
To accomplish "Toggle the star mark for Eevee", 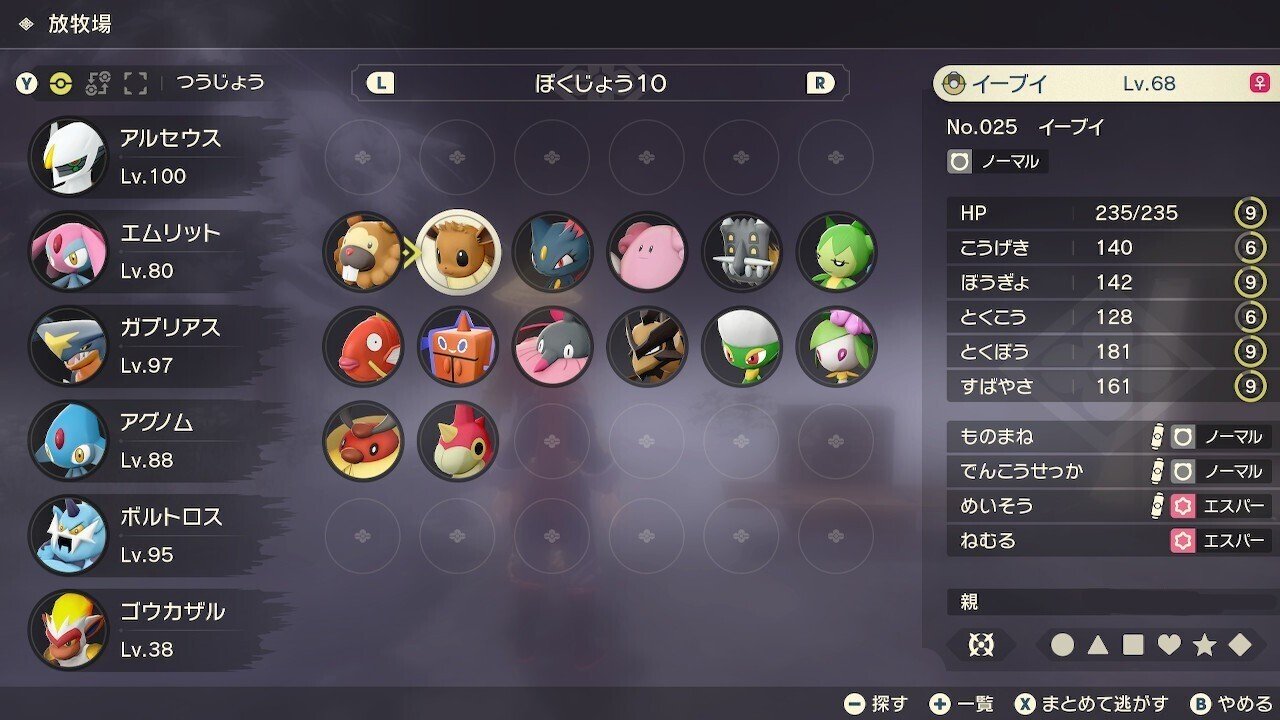I will (1206, 645).
